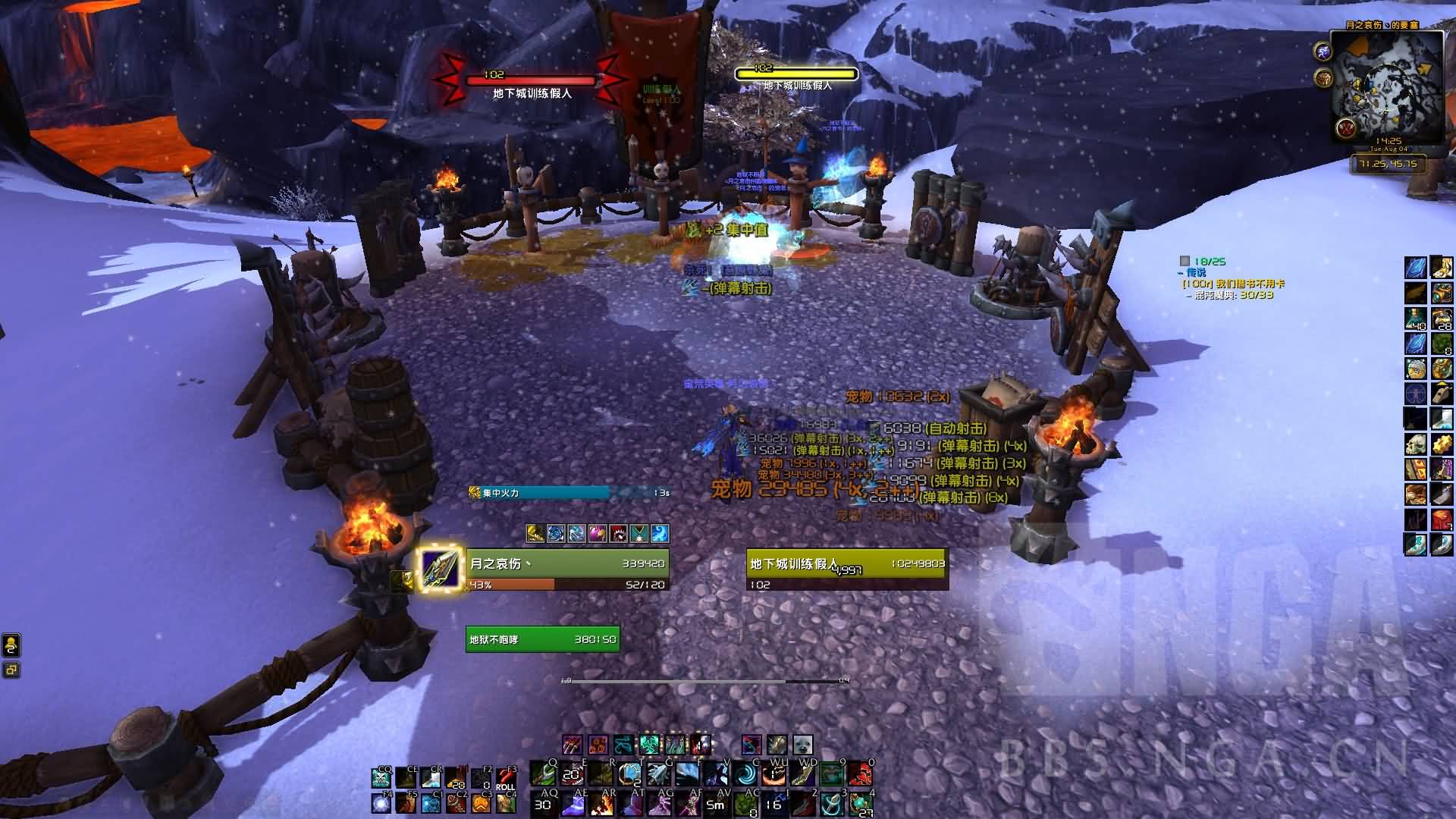Open the crossed-axes minimap button
This screenshot has height=819, width=1456.
[1347, 127]
